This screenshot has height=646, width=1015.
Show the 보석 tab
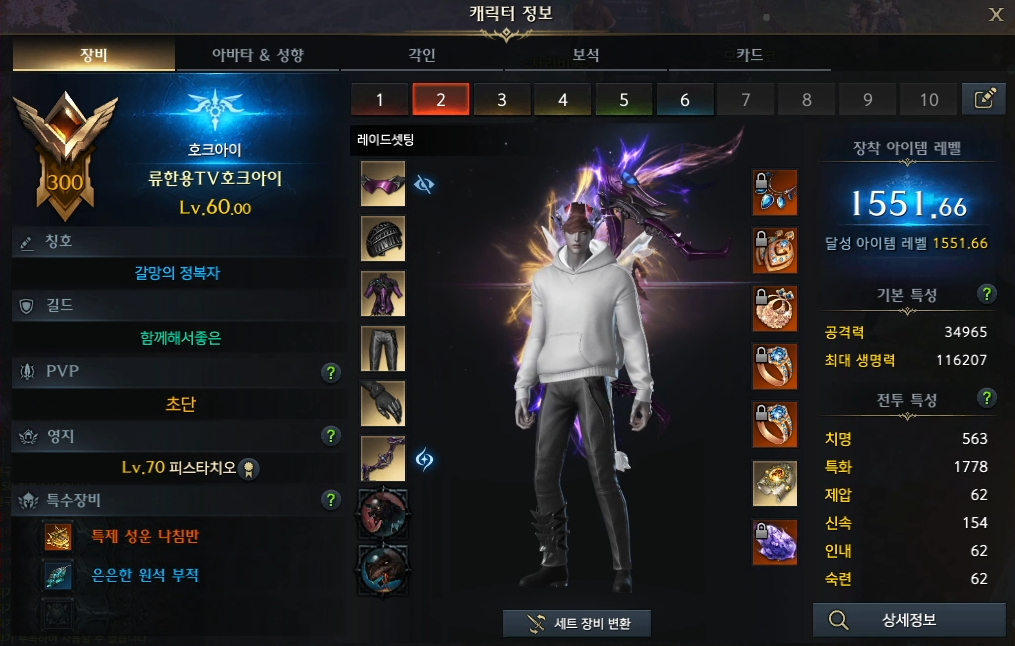586,55
